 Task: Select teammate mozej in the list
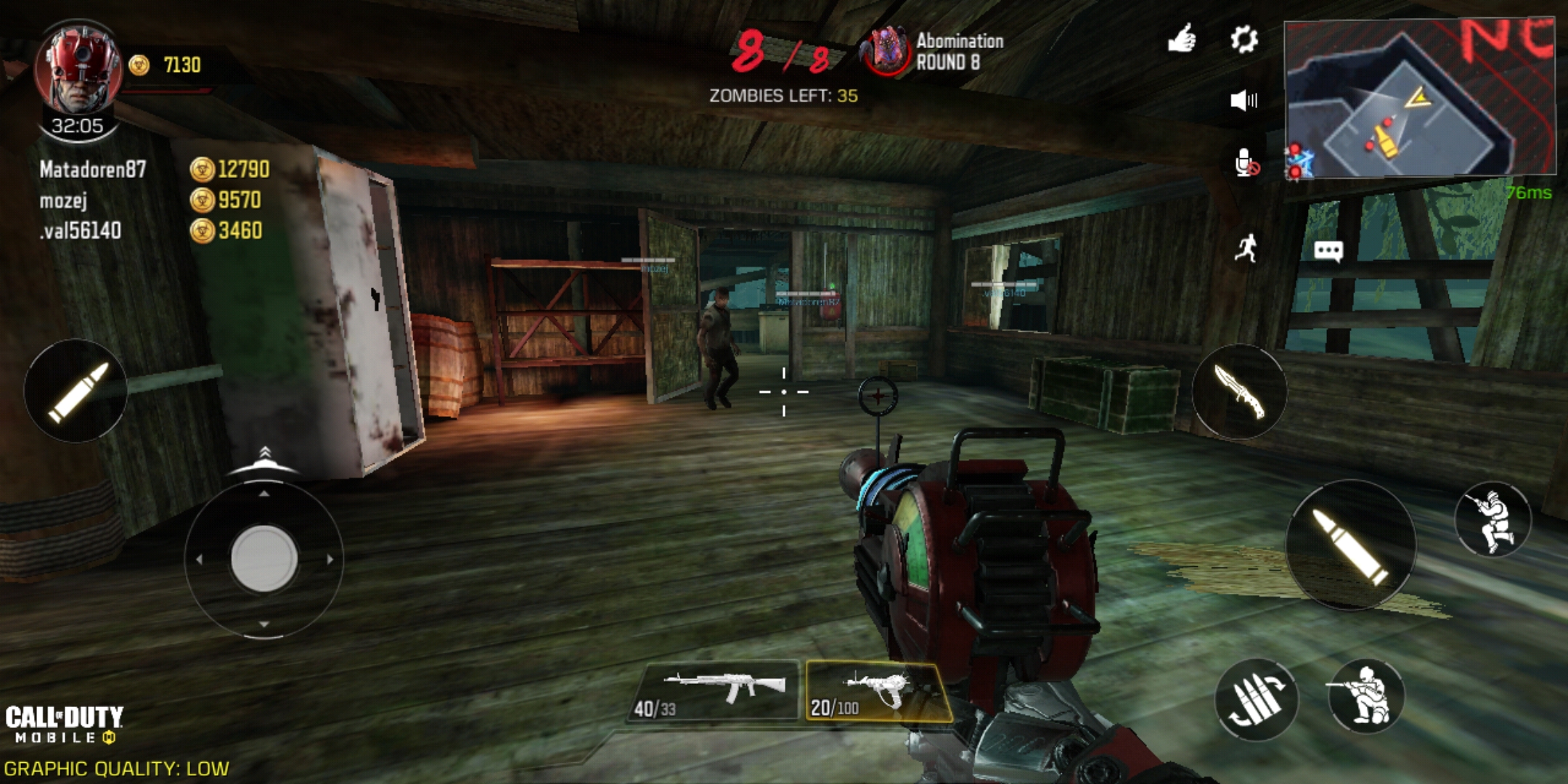[x=64, y=200]
